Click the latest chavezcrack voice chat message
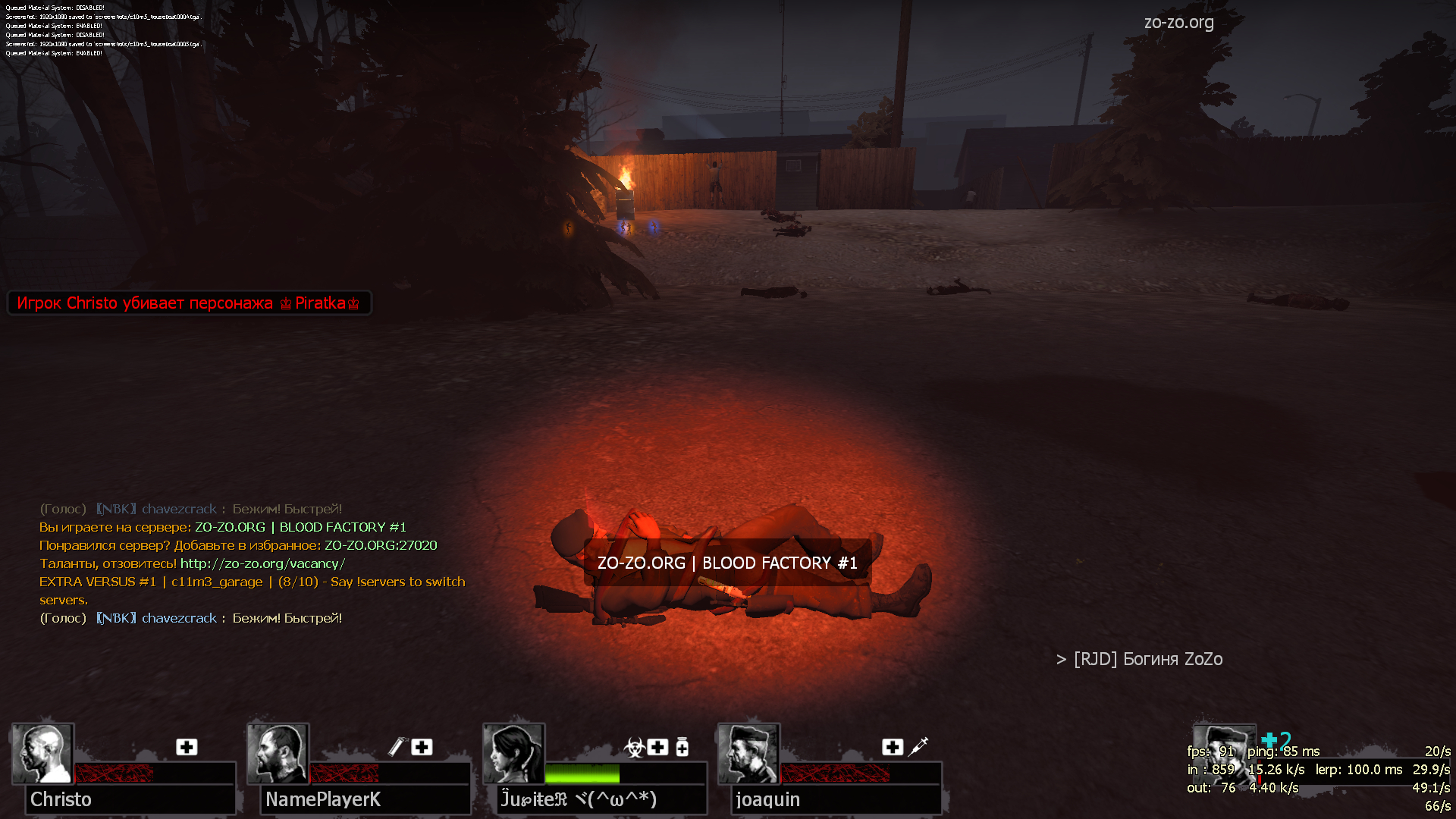 click(190, 618)
